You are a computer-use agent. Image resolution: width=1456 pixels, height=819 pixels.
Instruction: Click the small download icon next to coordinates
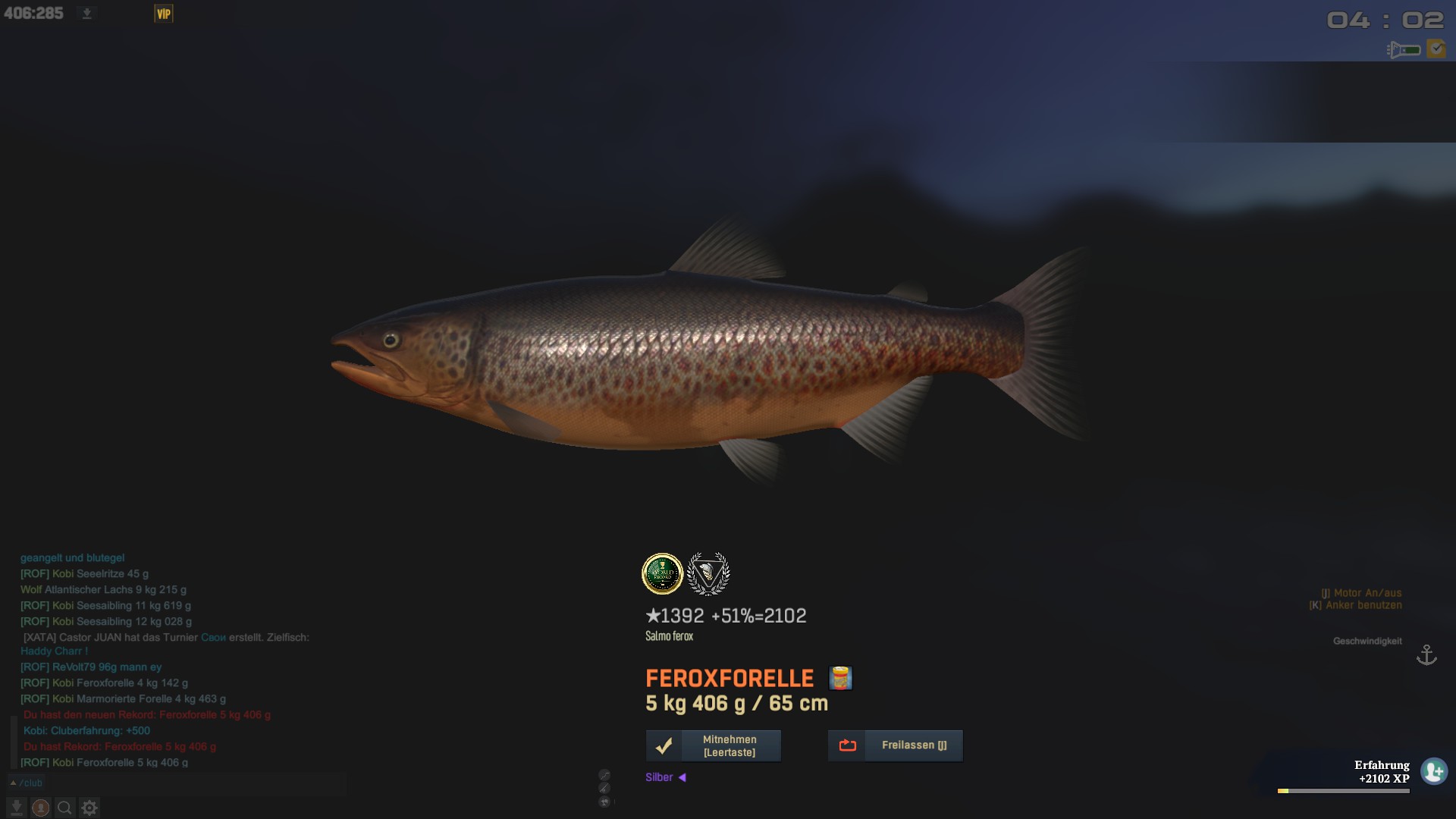pos(86,14)
